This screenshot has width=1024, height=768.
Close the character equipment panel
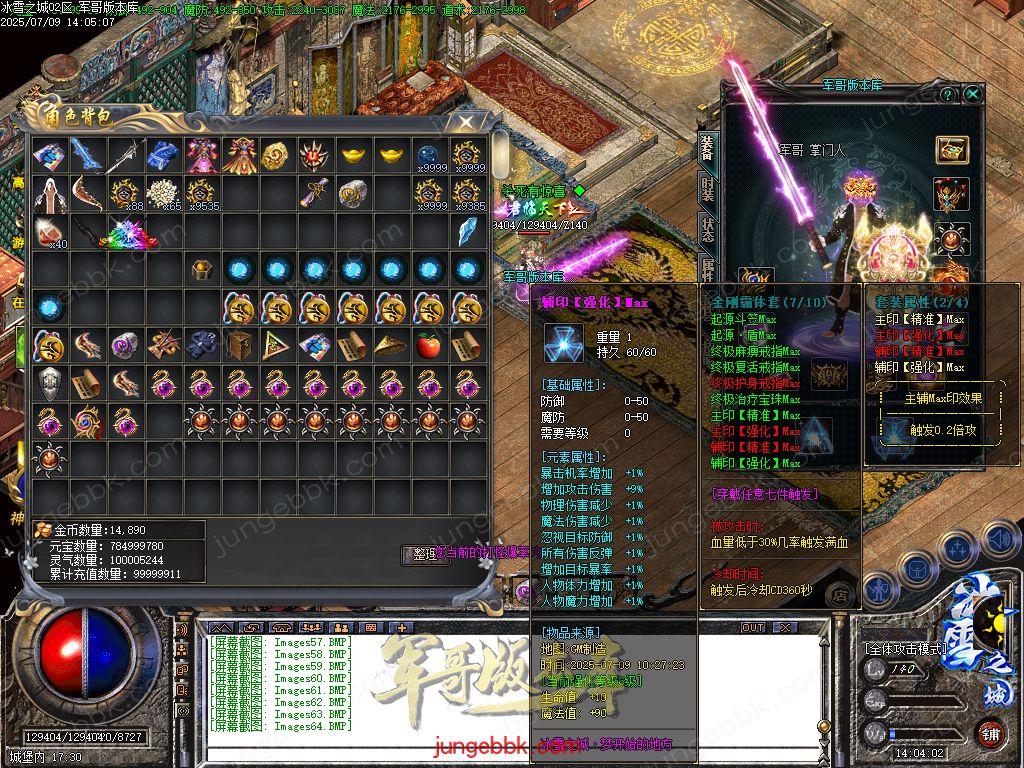click(x=972, y=94)
